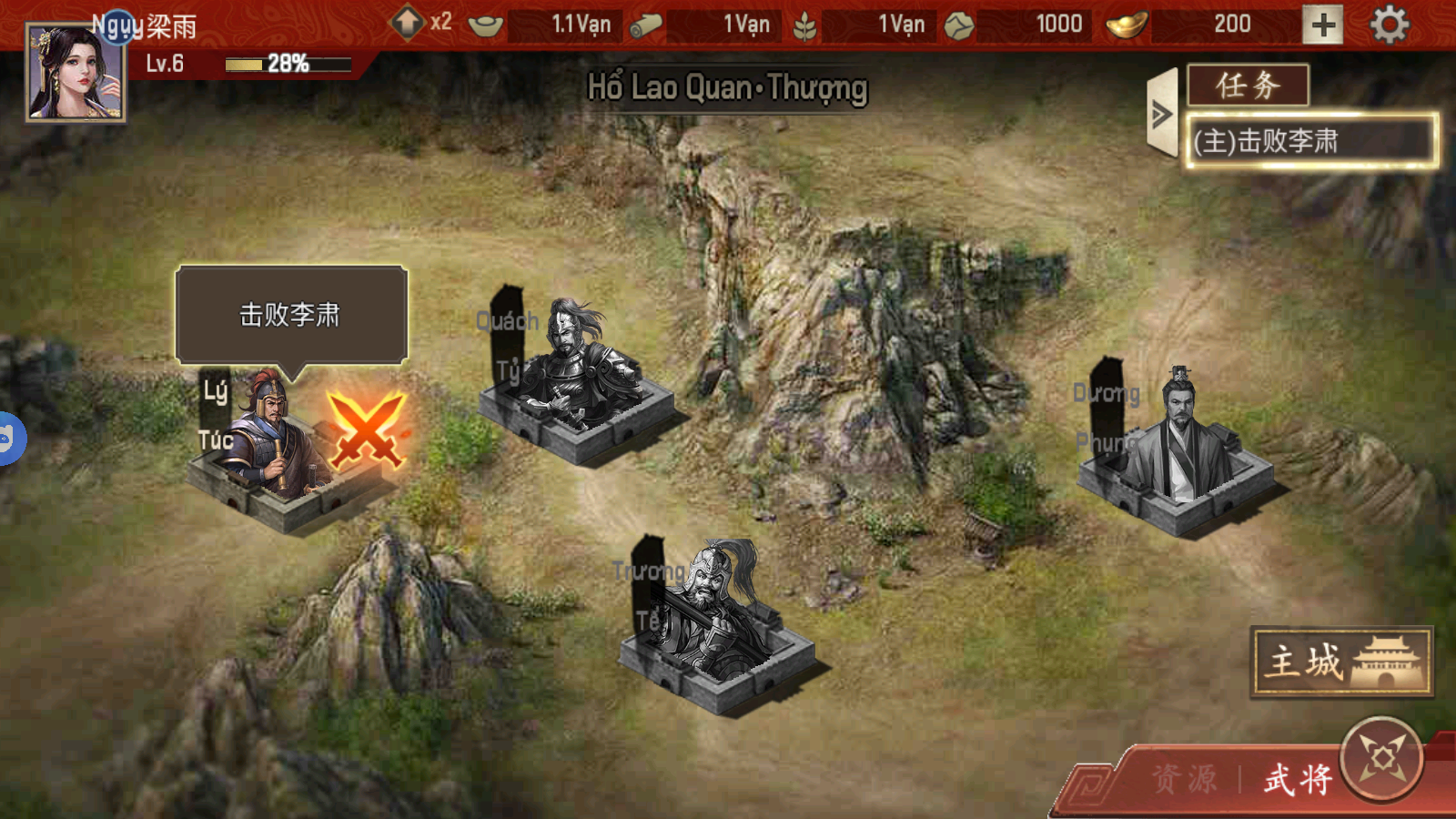Tap the x2 upgrade arrow icon

tap(409, 22)
